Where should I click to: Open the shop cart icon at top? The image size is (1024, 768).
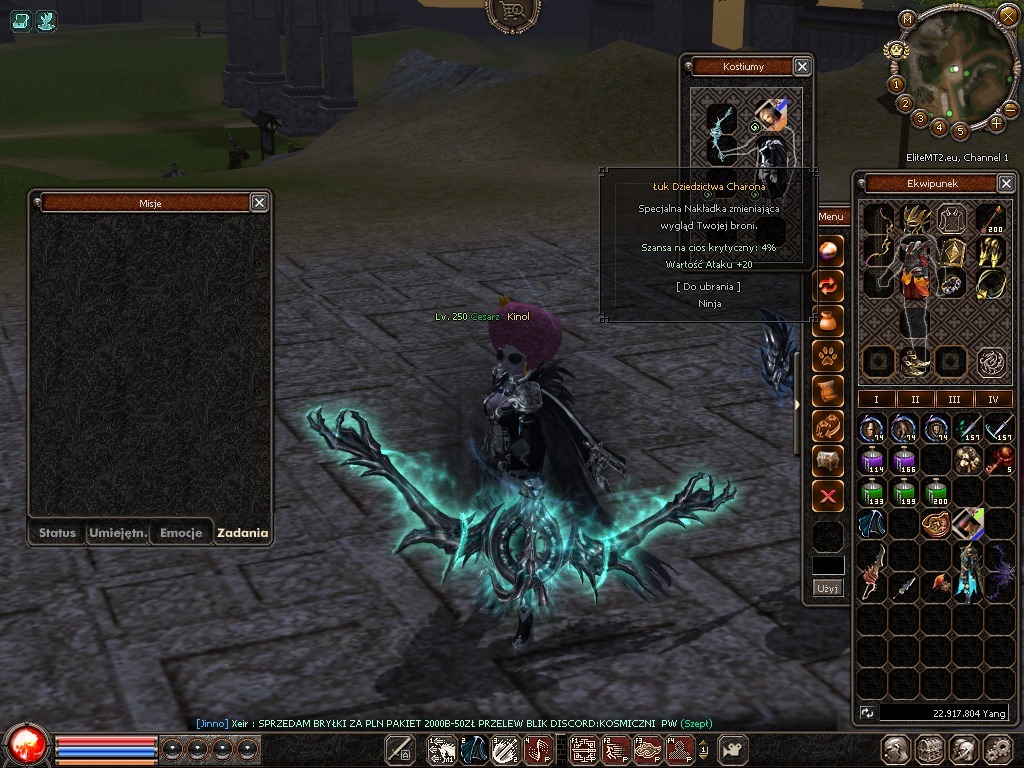pyautogui.click(x=512, y=12)
